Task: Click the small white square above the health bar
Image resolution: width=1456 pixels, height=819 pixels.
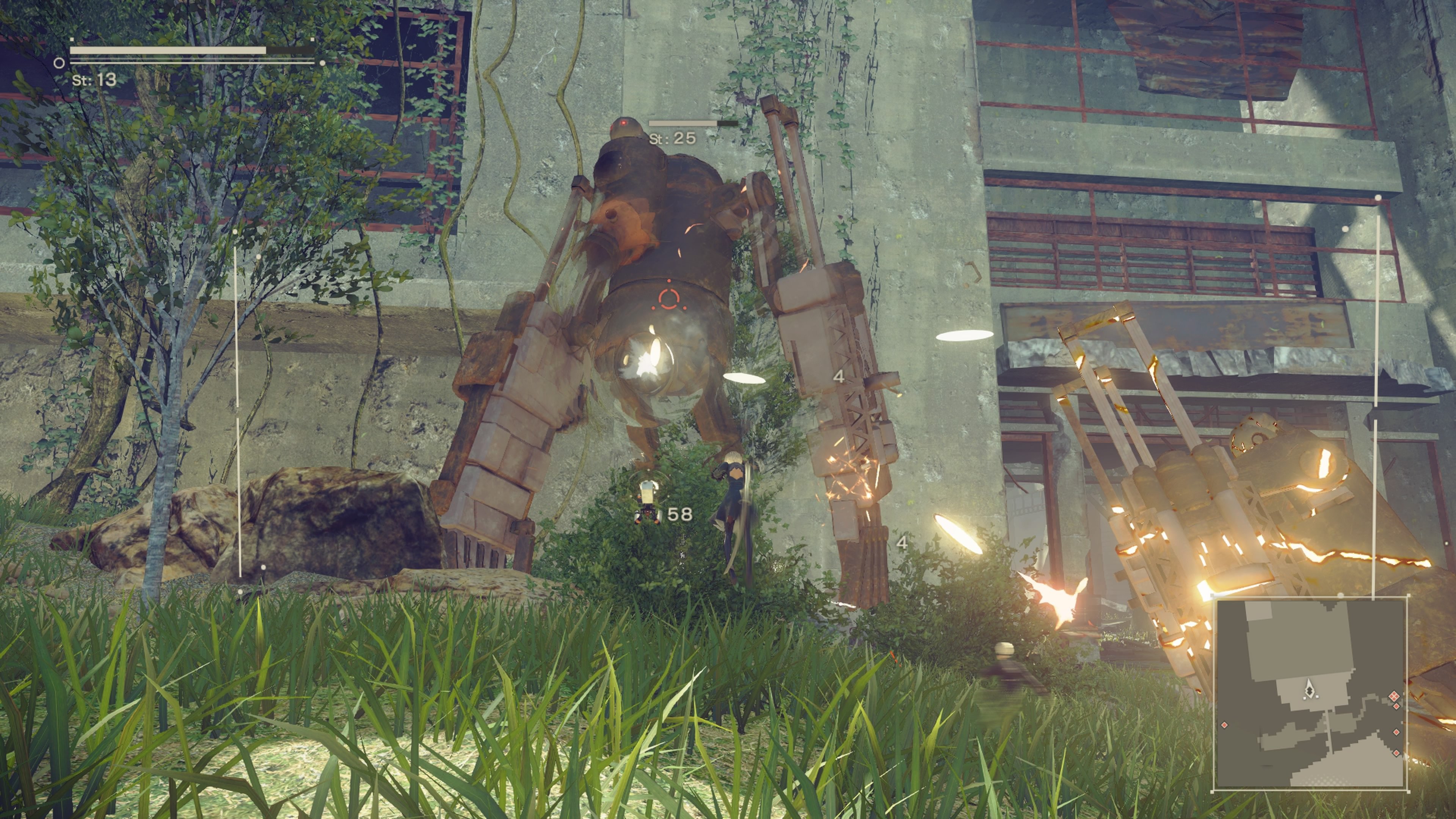Action: (x=72, y=39)
